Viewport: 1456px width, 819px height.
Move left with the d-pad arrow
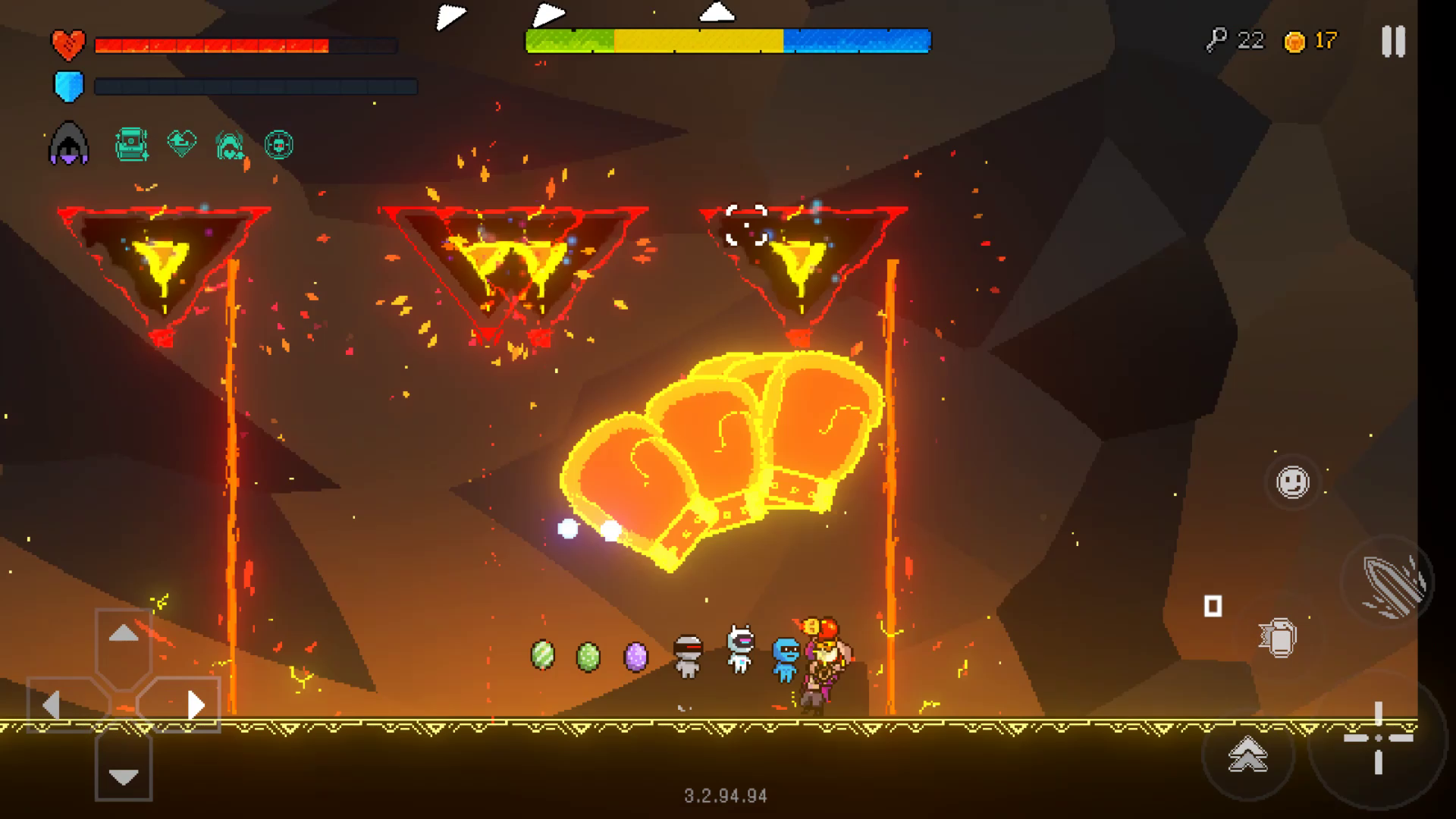[x=52, y=706]
